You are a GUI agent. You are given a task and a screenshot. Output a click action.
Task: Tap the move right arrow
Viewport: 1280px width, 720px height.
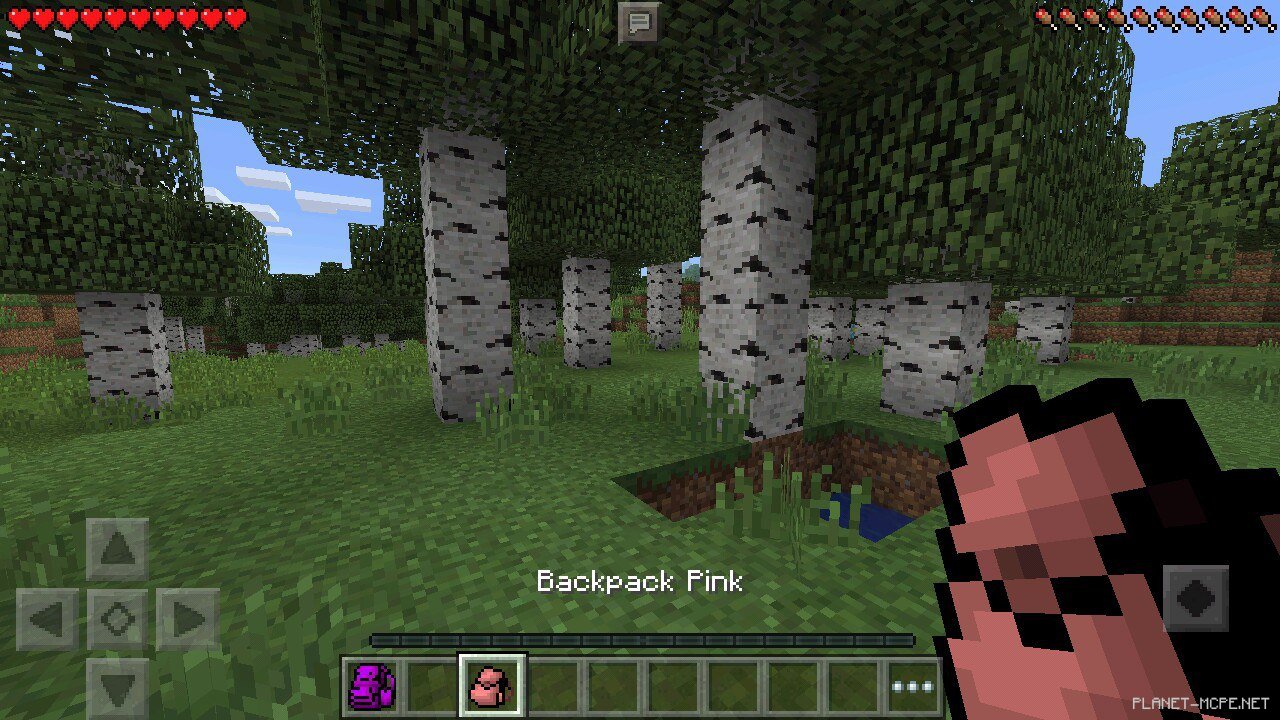point(187,619)
